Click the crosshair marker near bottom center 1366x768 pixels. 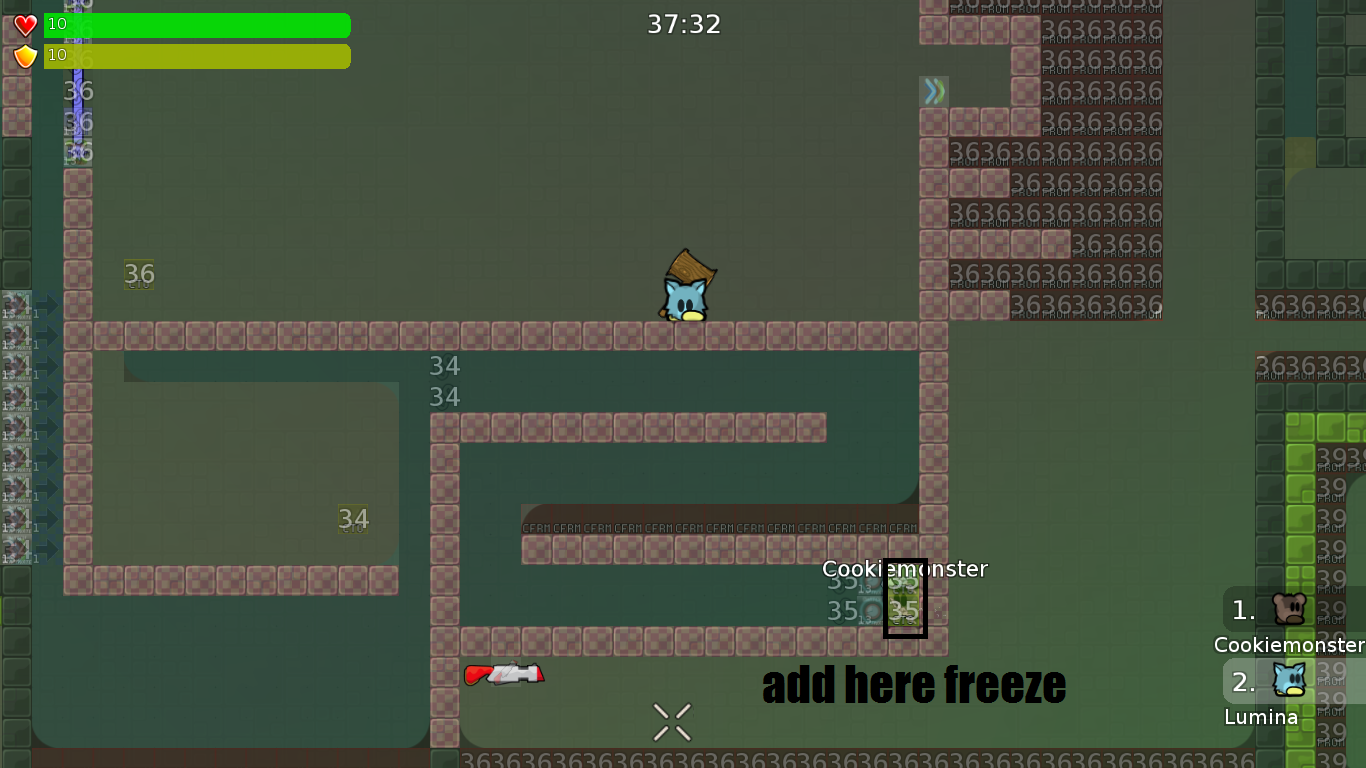tap(671, 721)
